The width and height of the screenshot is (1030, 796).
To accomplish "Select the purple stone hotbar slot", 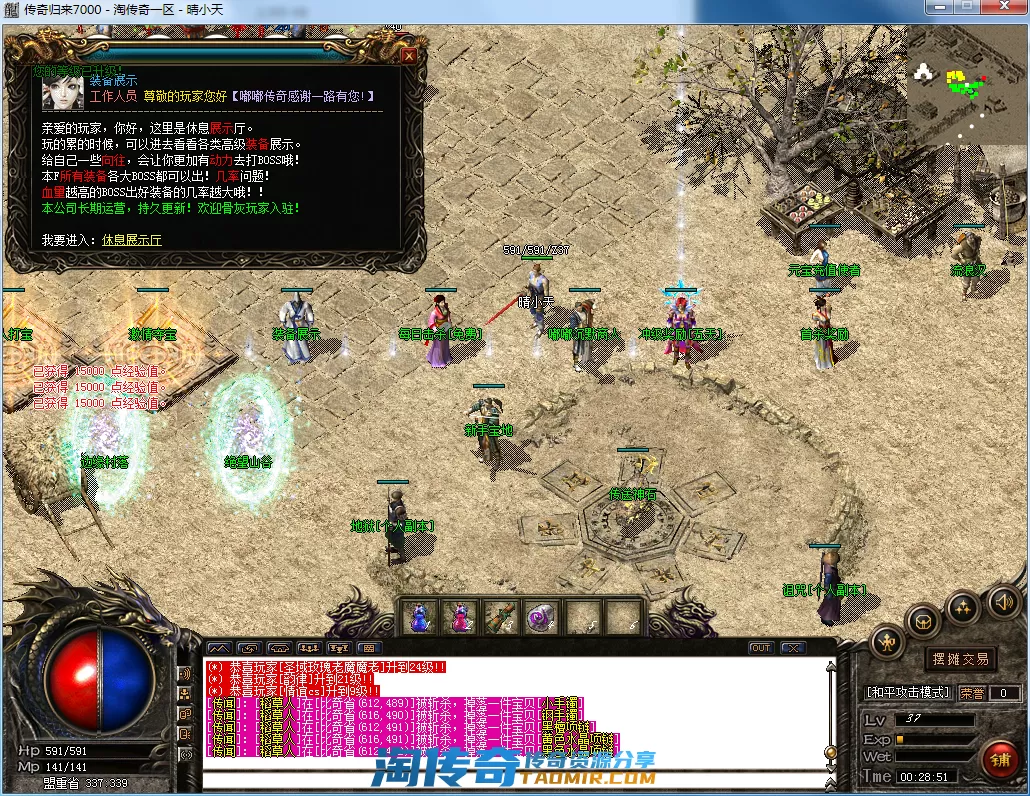I will pyautogui.click(x=541, y=617).
